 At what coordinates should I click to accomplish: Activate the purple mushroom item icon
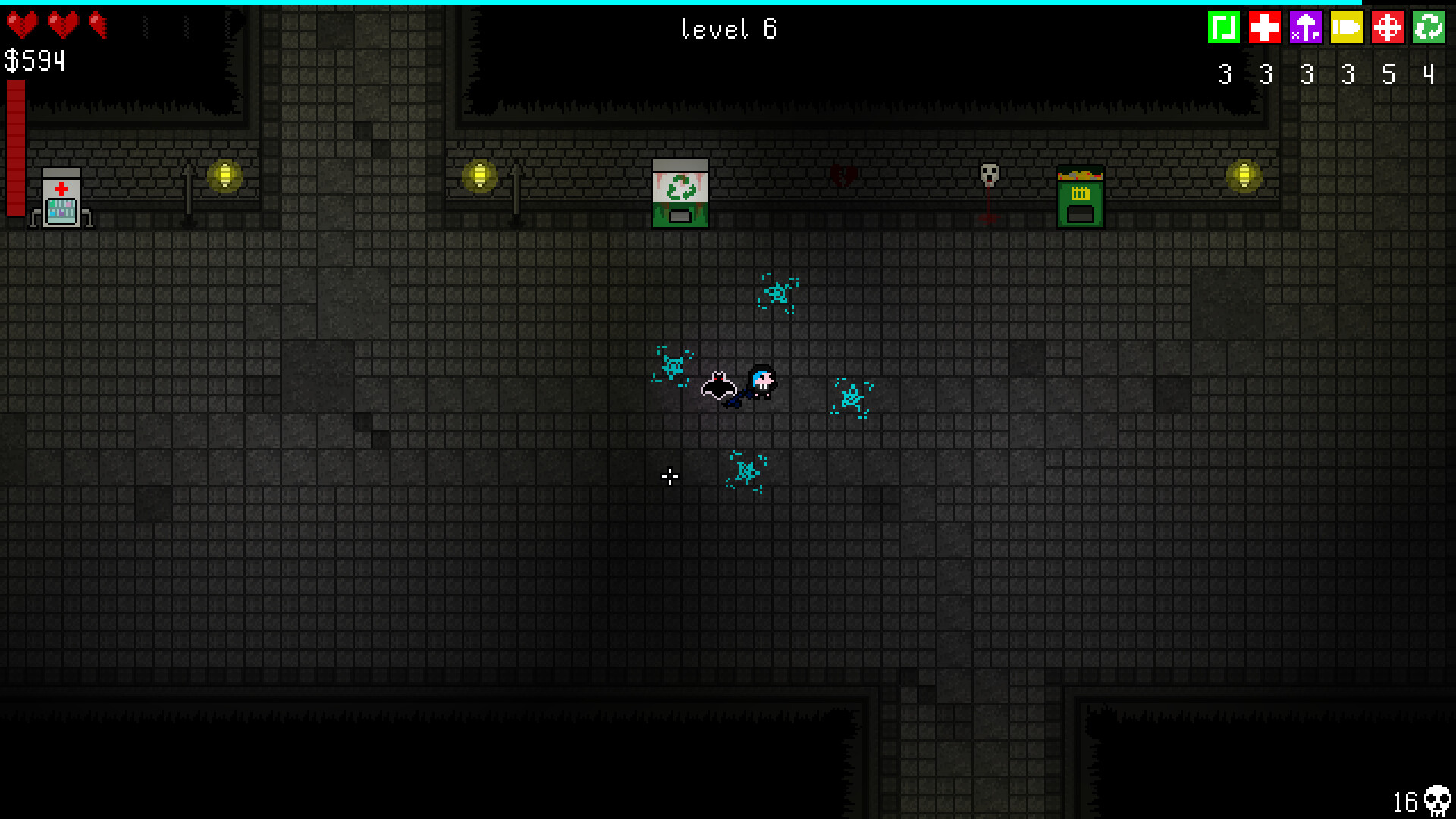[1306, 28]
